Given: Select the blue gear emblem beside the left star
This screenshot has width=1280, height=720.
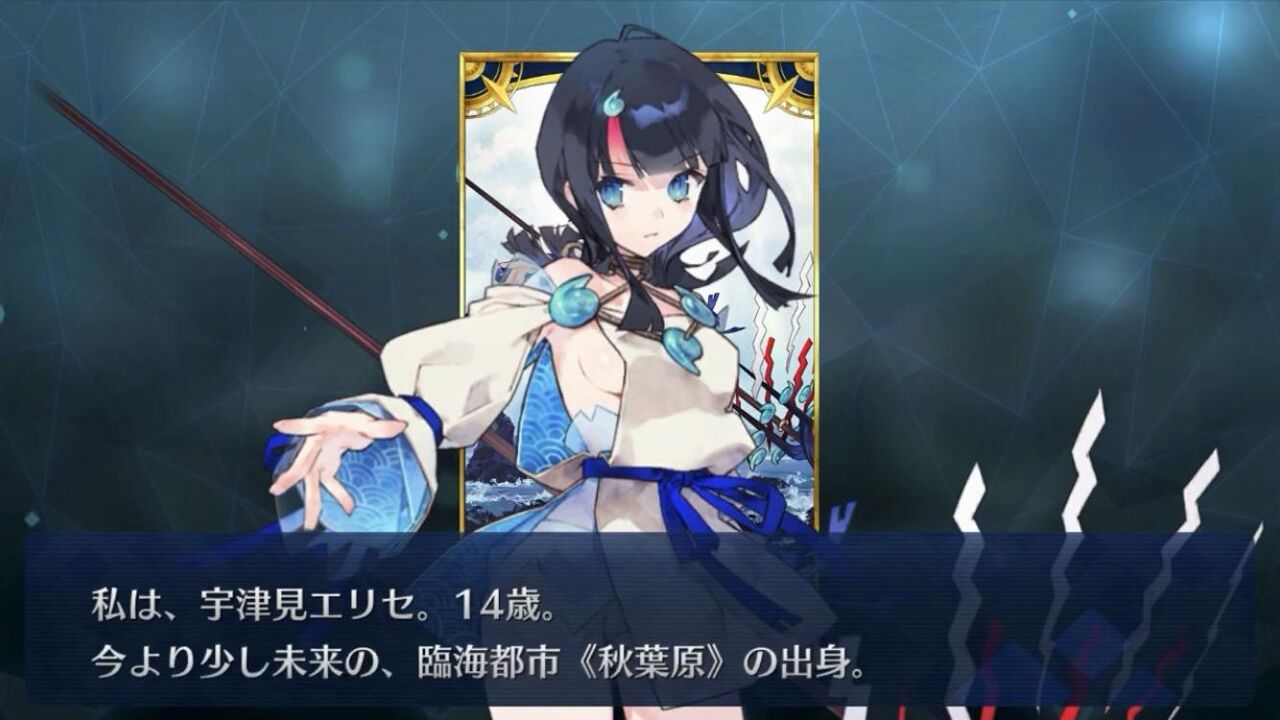Looking at the screenshot, I should click(471, 72).
